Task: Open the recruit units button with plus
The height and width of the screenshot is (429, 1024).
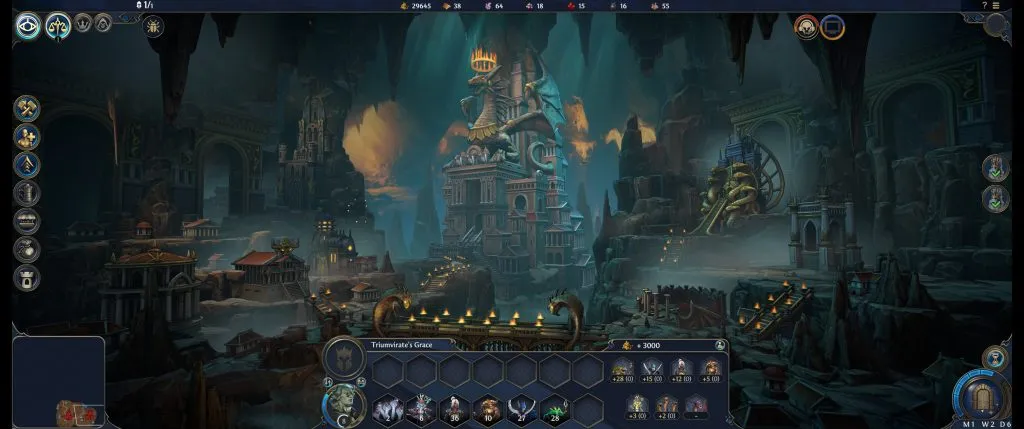Action: point(27,137)
